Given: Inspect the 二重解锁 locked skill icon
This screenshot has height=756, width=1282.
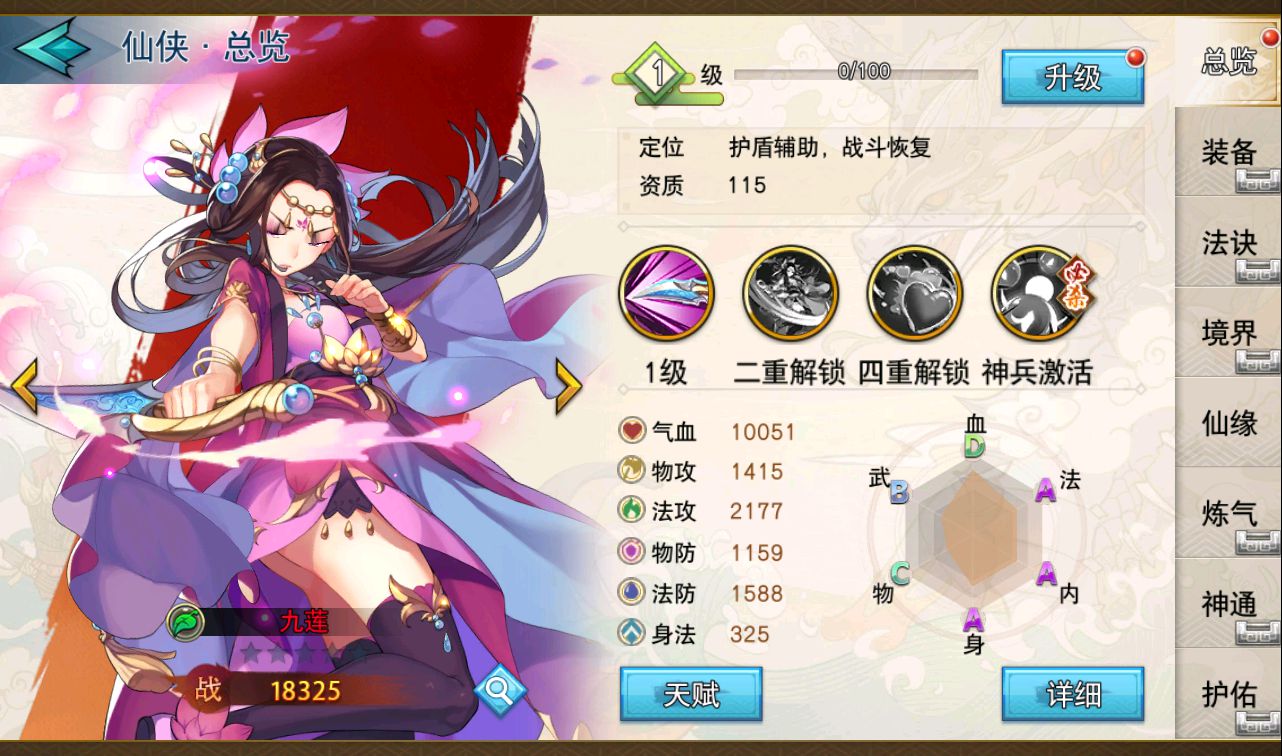Looking at the screenshot, I should click(x=790, y=294).
